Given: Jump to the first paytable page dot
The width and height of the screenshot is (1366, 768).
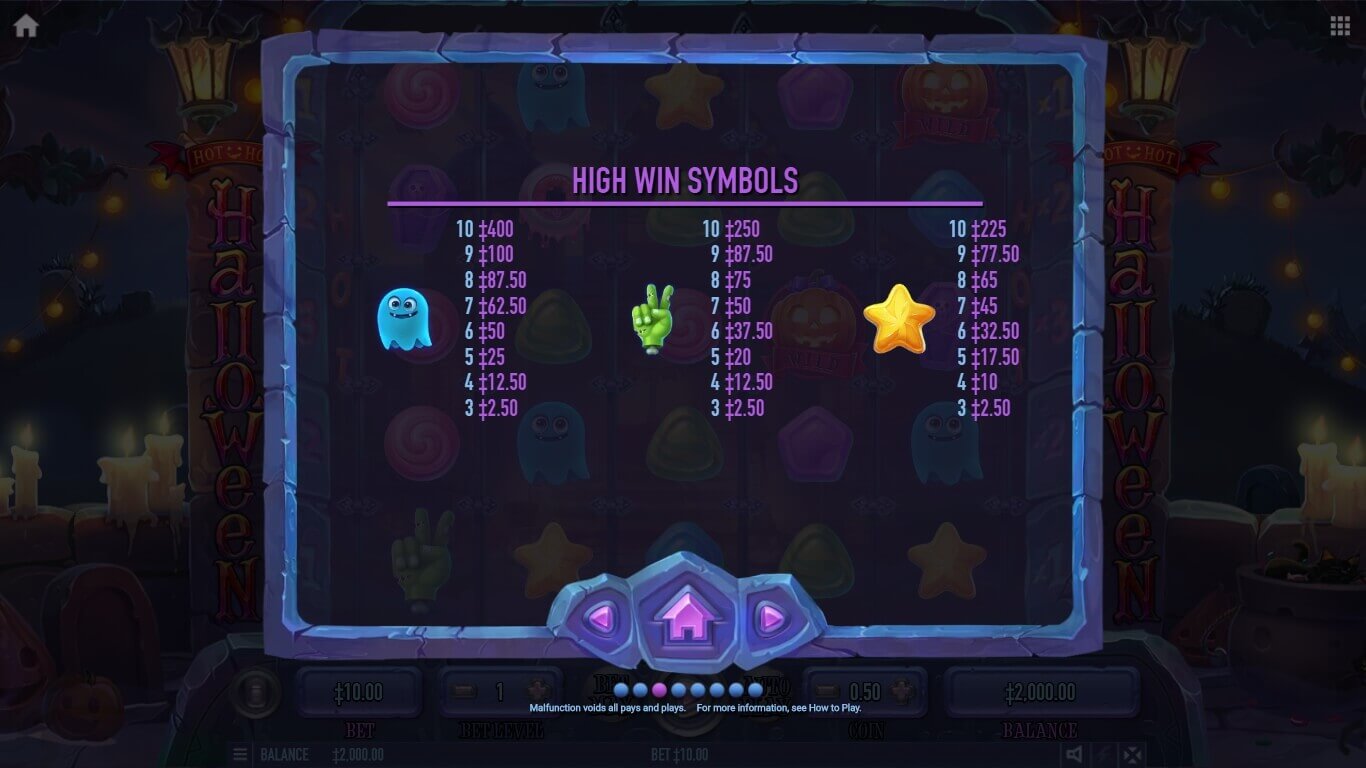Looking at the screenshot, I should [x=621, y=690].
